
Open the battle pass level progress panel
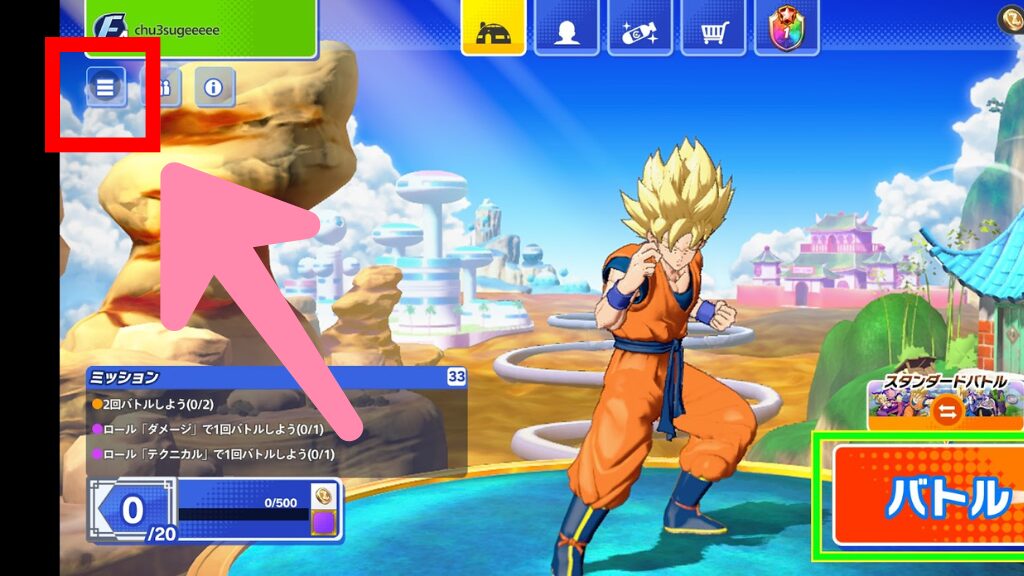point(215,510)
